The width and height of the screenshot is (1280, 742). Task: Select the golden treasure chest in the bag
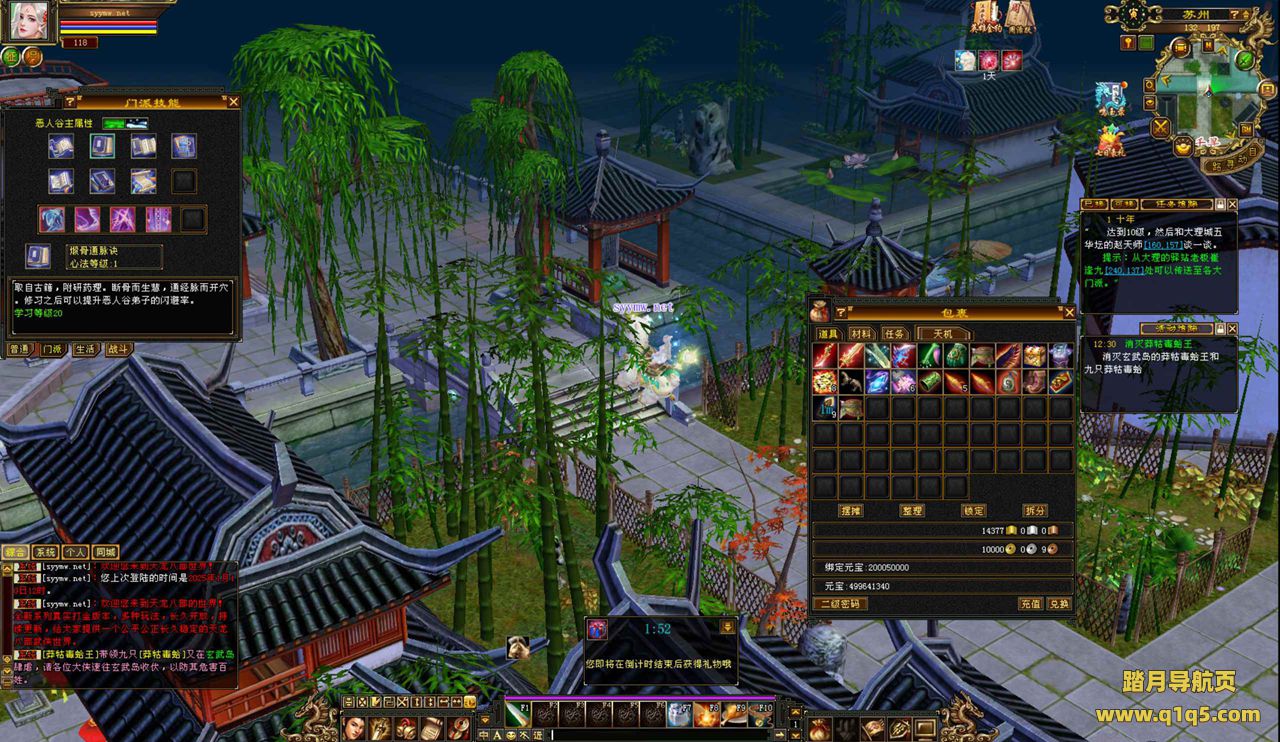1034,355
